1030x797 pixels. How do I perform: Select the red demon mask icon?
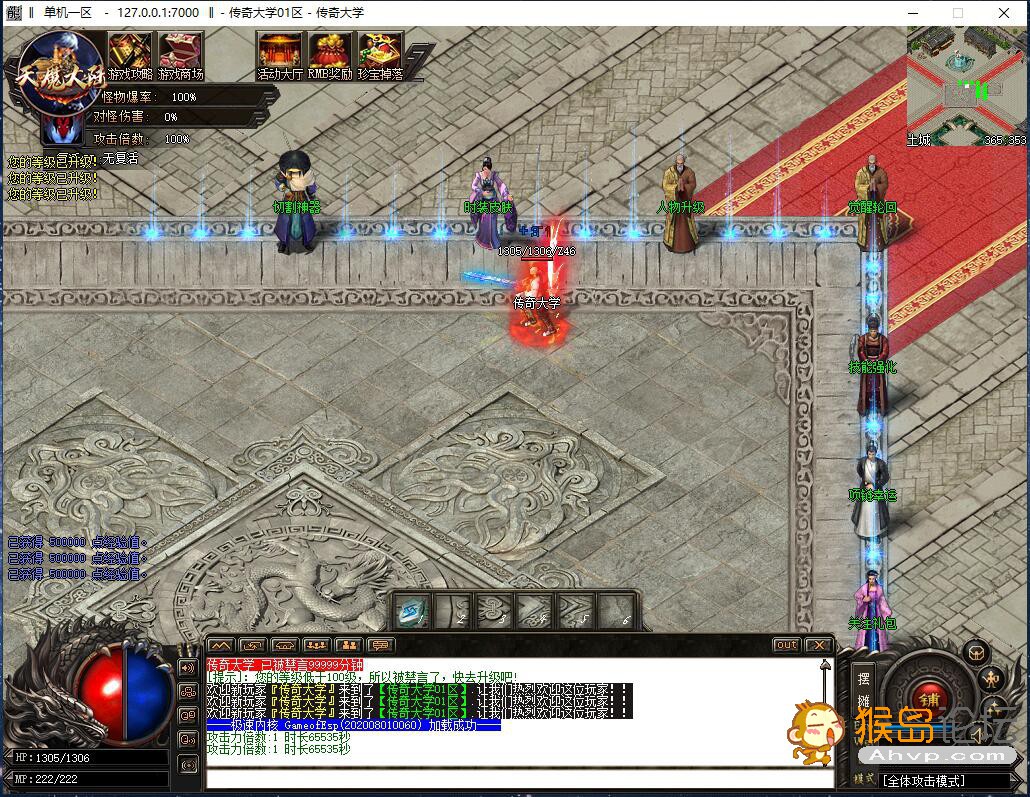tap(62, 127)
